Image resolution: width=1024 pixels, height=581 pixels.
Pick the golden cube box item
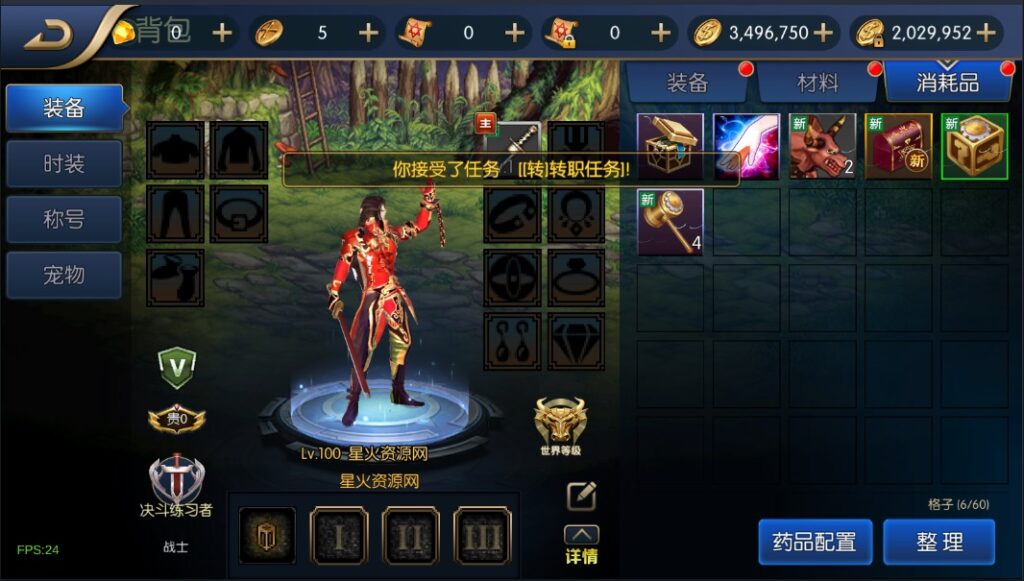973,146
